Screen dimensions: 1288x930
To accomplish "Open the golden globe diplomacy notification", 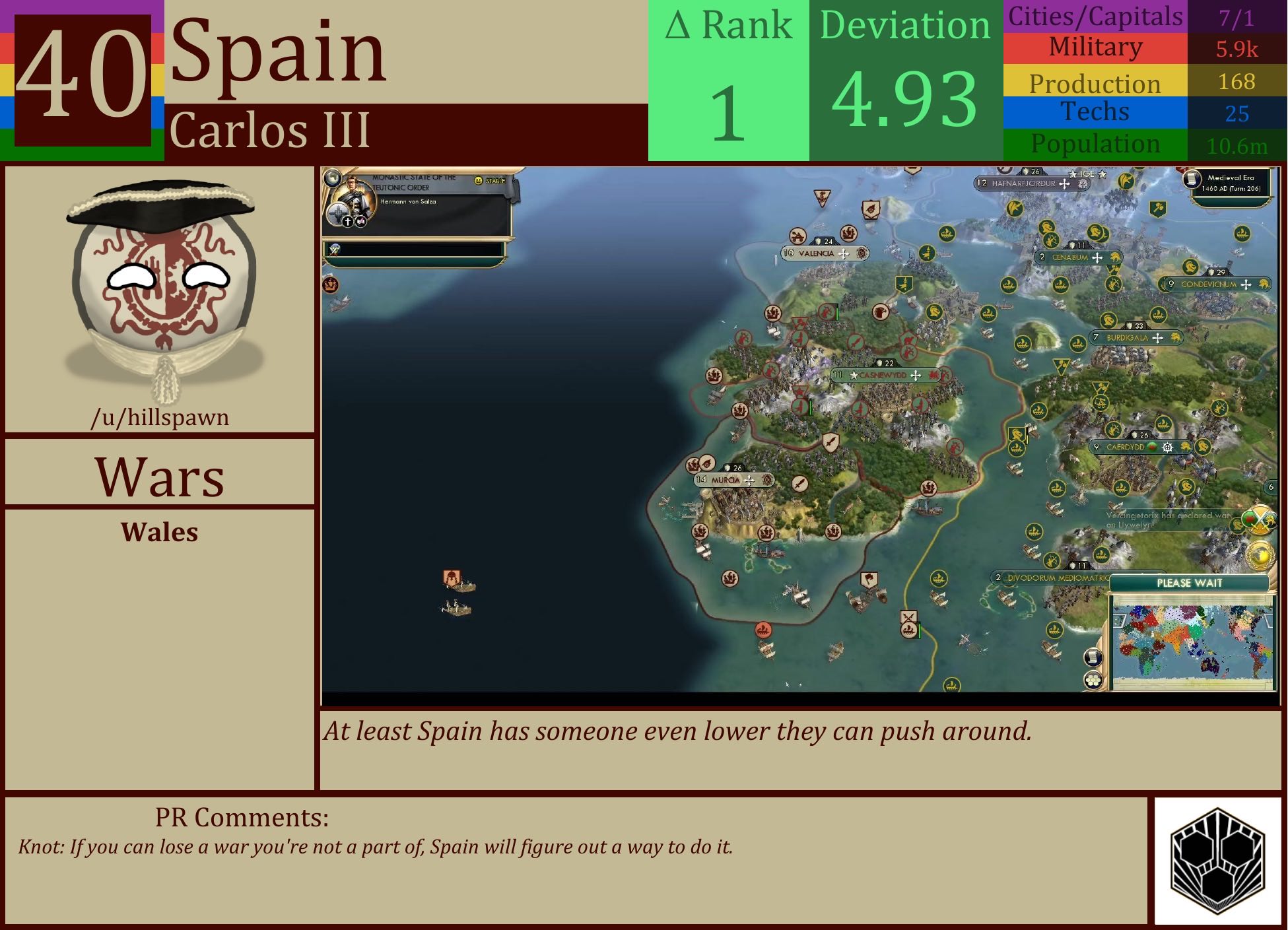I will 1261,555.
